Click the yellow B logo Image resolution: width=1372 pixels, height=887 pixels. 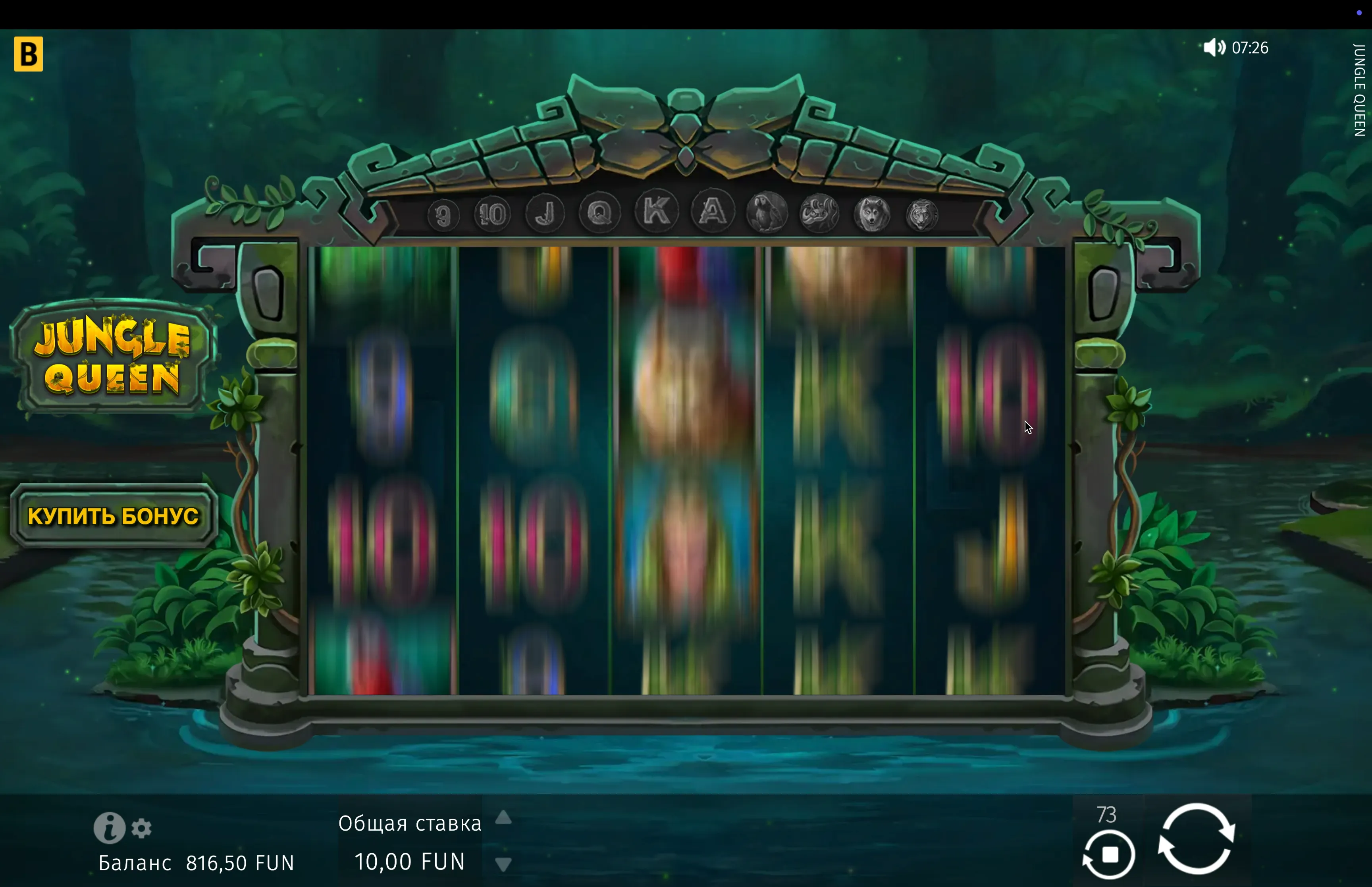tap(29, 54)
